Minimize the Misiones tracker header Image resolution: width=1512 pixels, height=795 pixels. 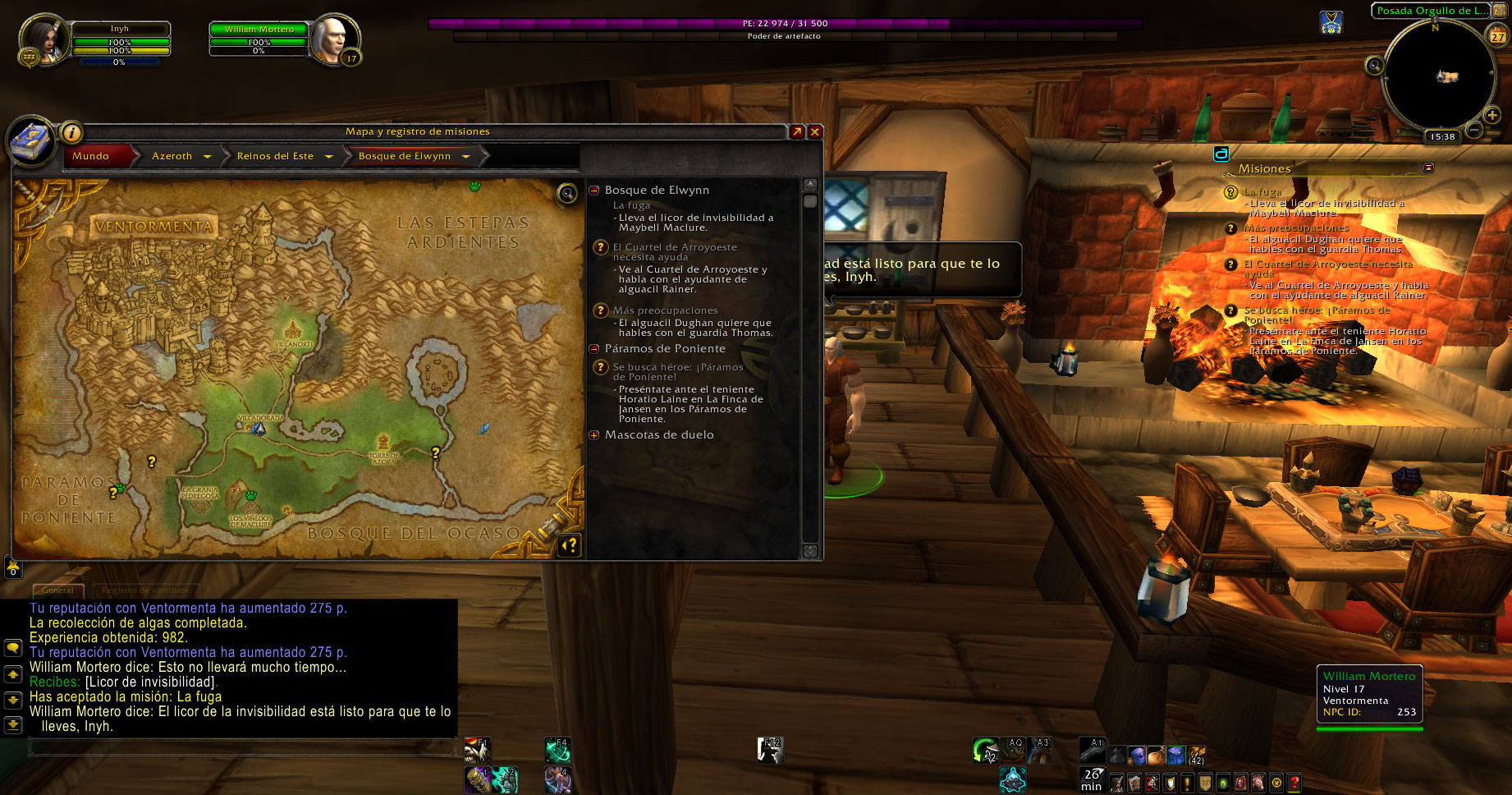pyautogui.click(x=1428, y=168)
